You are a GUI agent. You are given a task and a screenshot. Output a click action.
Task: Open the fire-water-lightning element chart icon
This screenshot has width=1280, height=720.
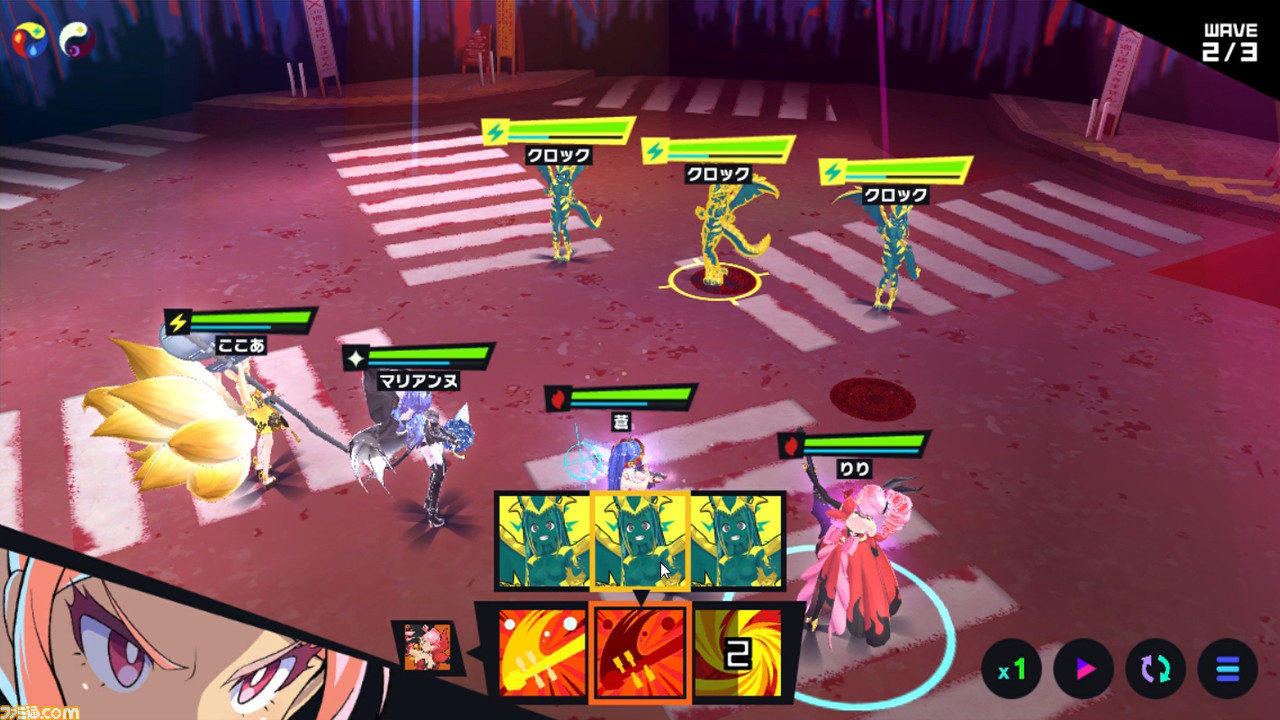pos(29,39)
